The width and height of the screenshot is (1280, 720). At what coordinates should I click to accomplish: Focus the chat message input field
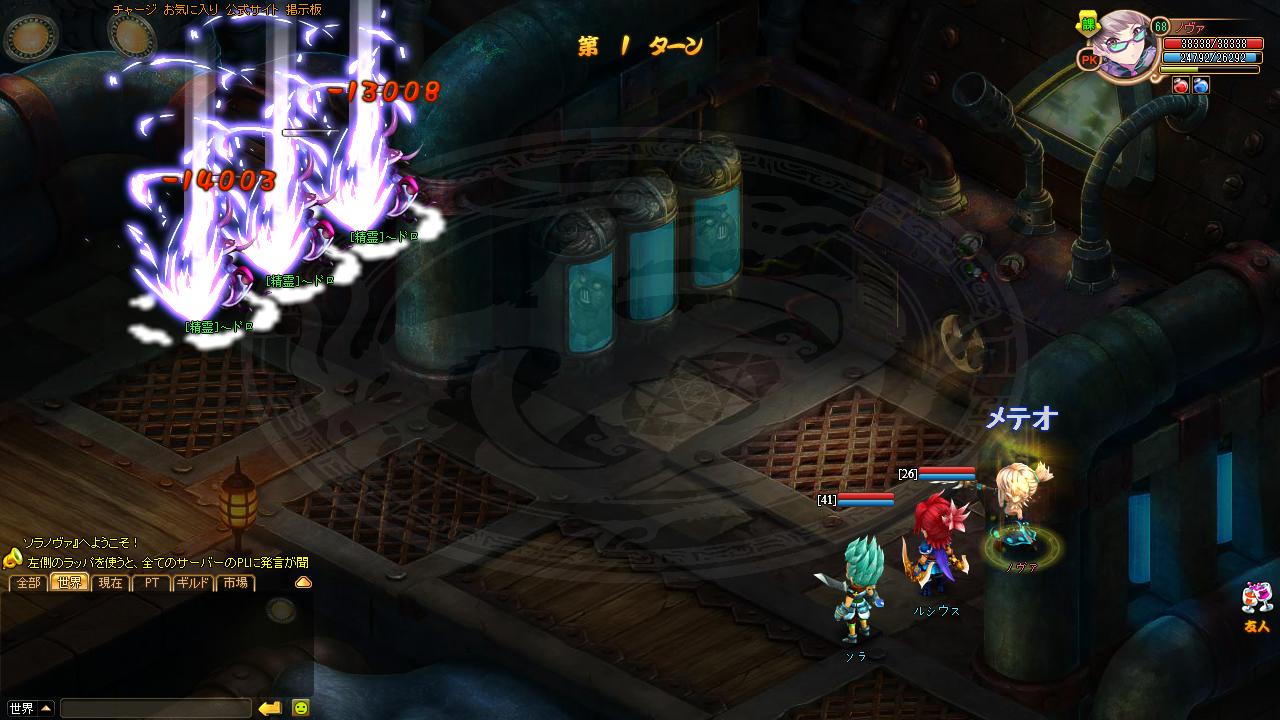pyautogui.click(x=155, y=708)
